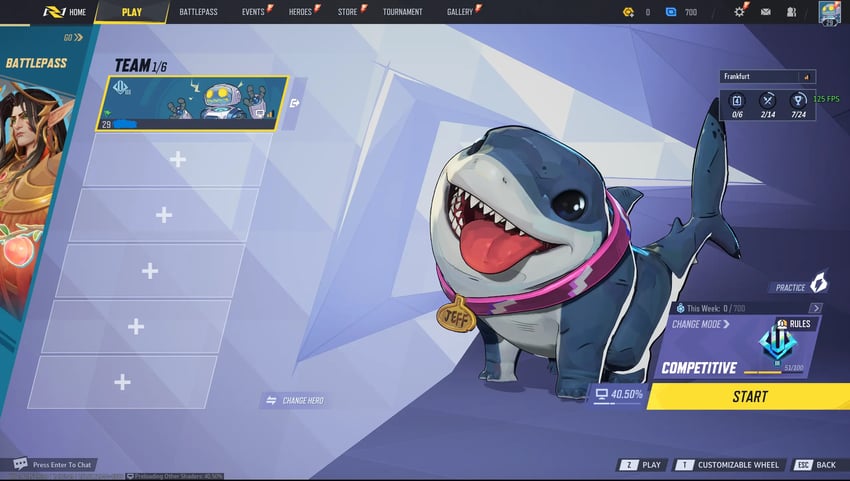Open the friends list icon

[791, 12]
